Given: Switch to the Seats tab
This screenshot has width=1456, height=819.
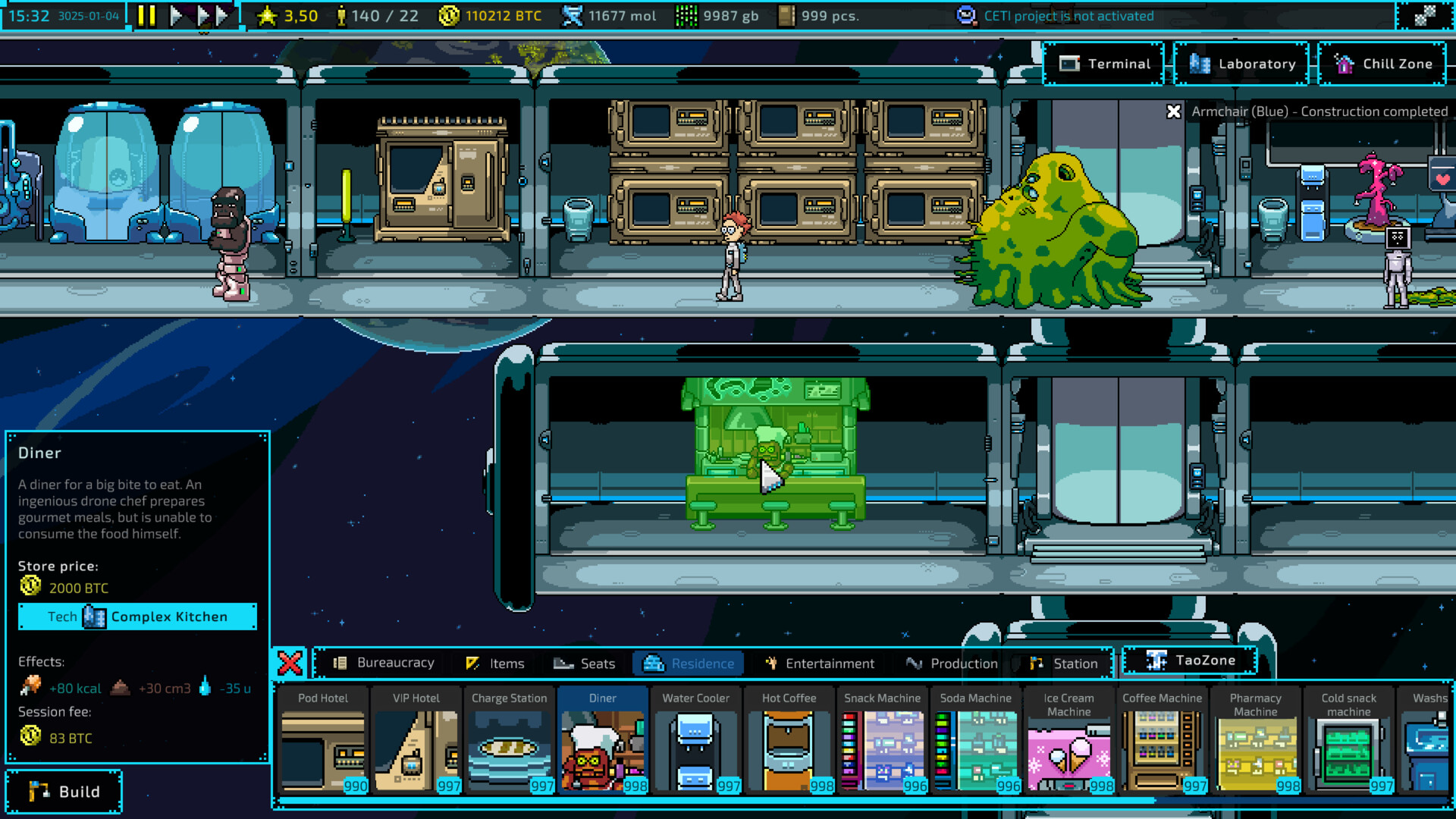Looking at the screenshot, I should coord(585,663).
